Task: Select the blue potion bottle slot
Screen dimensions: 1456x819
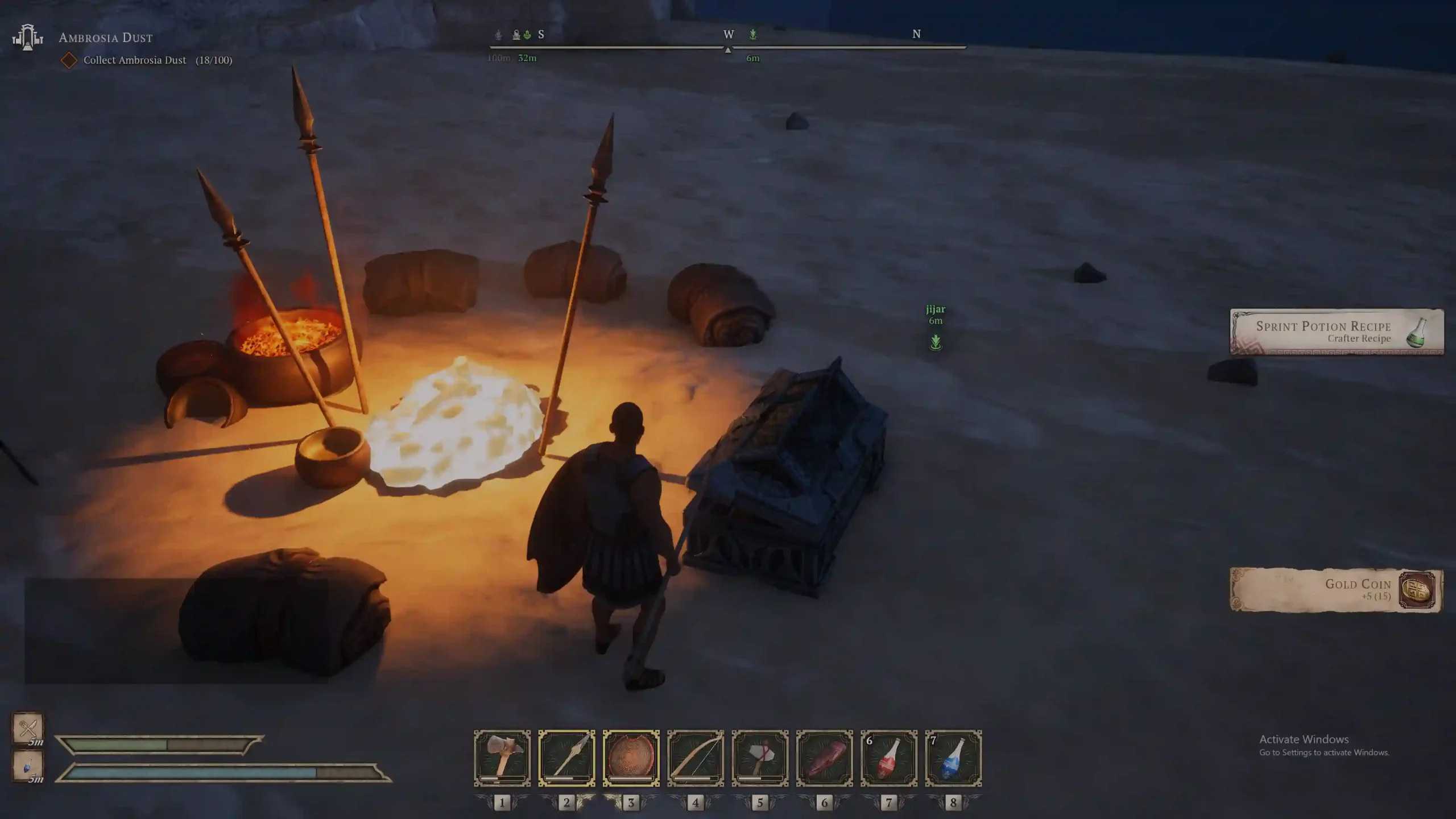Action: (x=953, y=758)
